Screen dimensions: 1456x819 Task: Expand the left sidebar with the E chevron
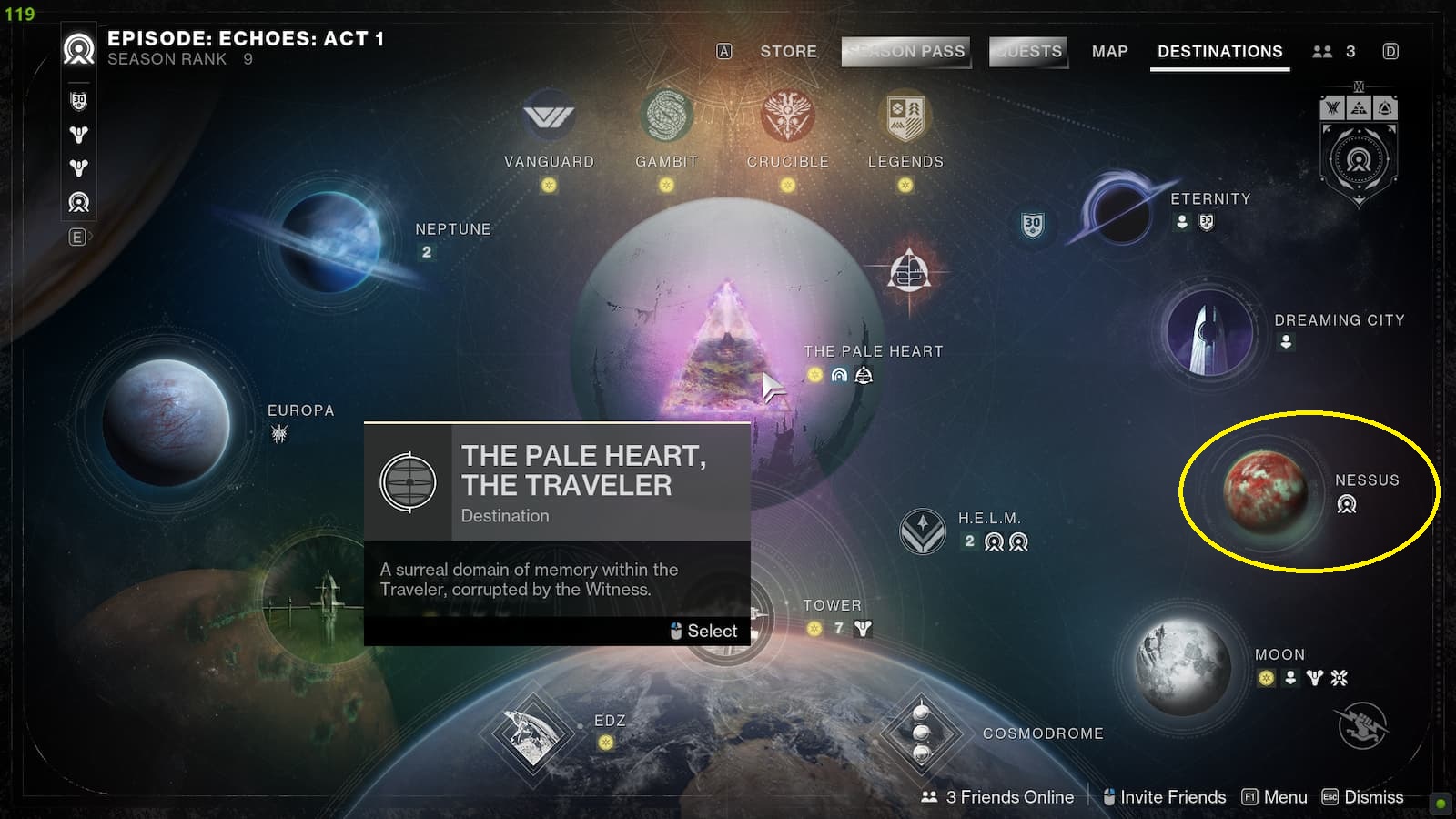(78, 237)
